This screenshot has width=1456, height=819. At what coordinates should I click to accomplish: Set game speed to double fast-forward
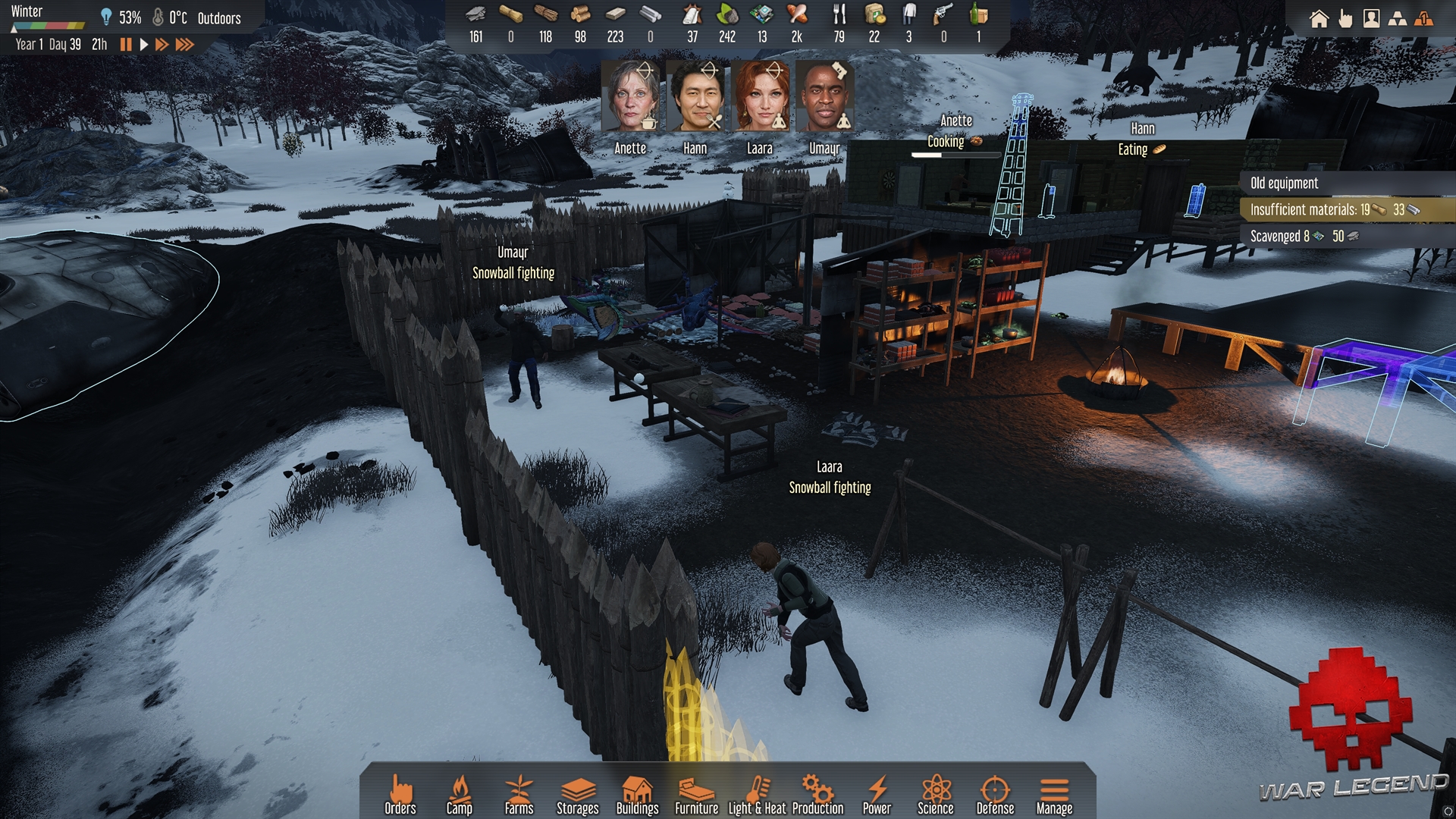pos(162,45)
